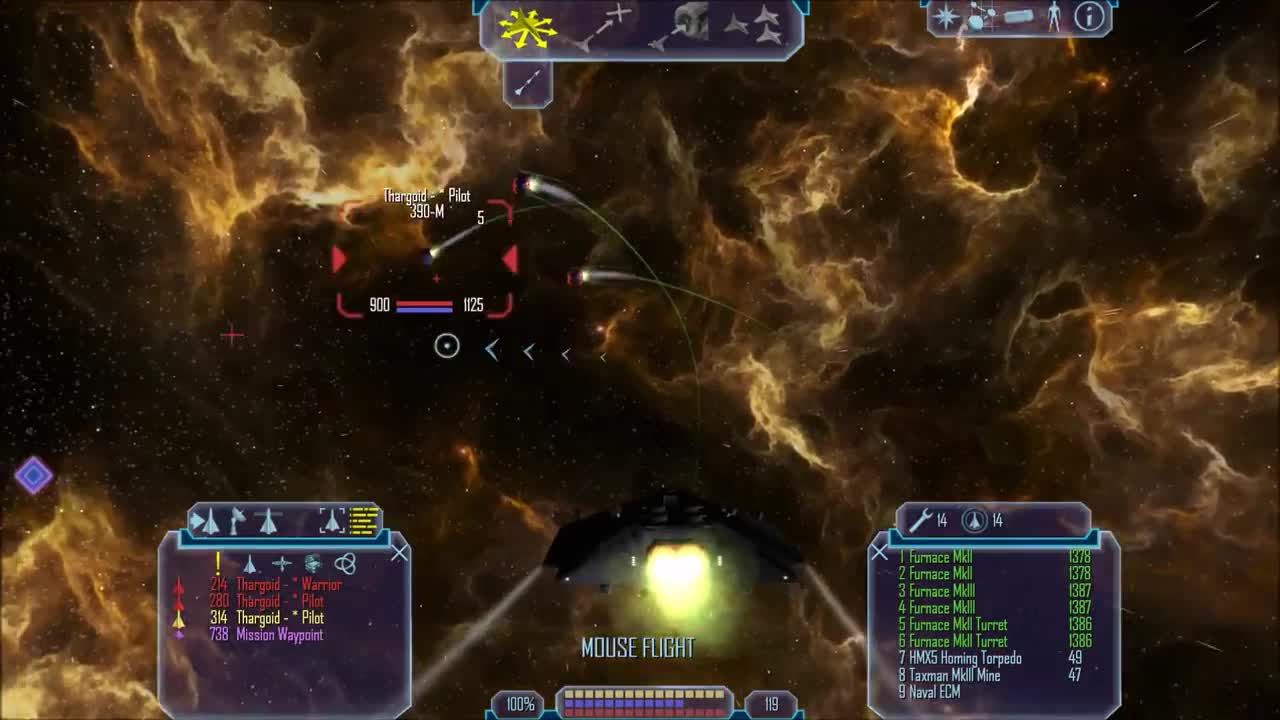Target the Mission Waypoint entry
The height and width of the screenshot is (720, 1280).
[266, 635]
